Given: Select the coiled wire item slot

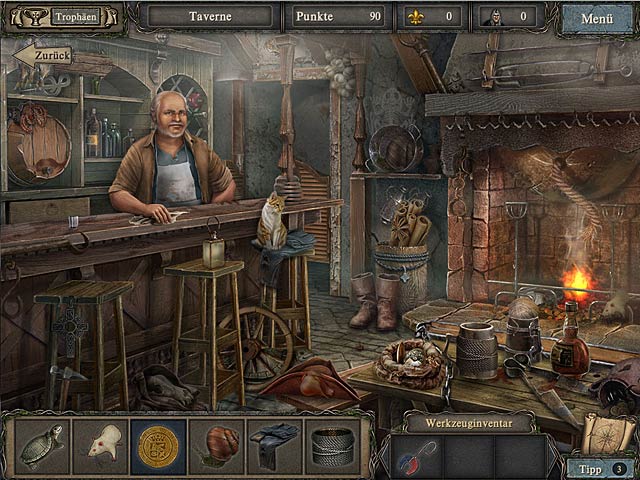Looking at the screenshot, I should 333,446.
